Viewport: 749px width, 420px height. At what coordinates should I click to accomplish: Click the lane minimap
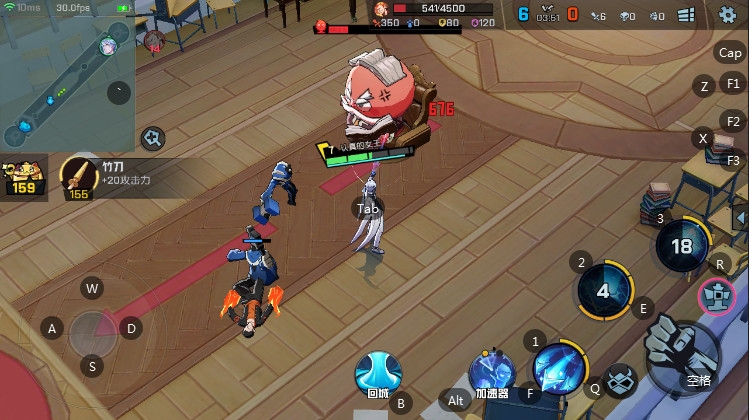coord(66,75)
